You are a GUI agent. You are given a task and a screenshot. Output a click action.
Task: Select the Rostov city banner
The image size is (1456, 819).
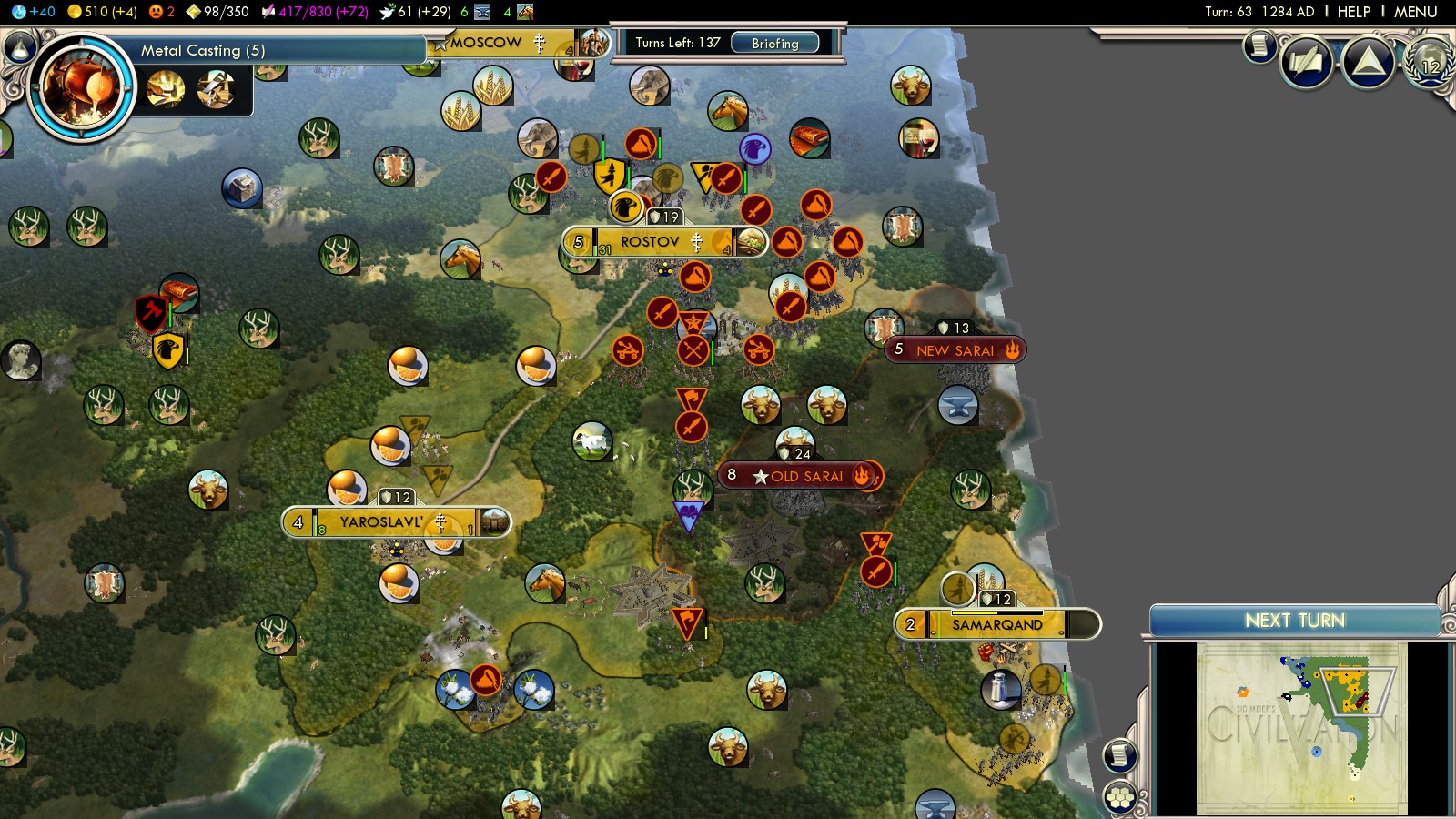click(650, 242)
